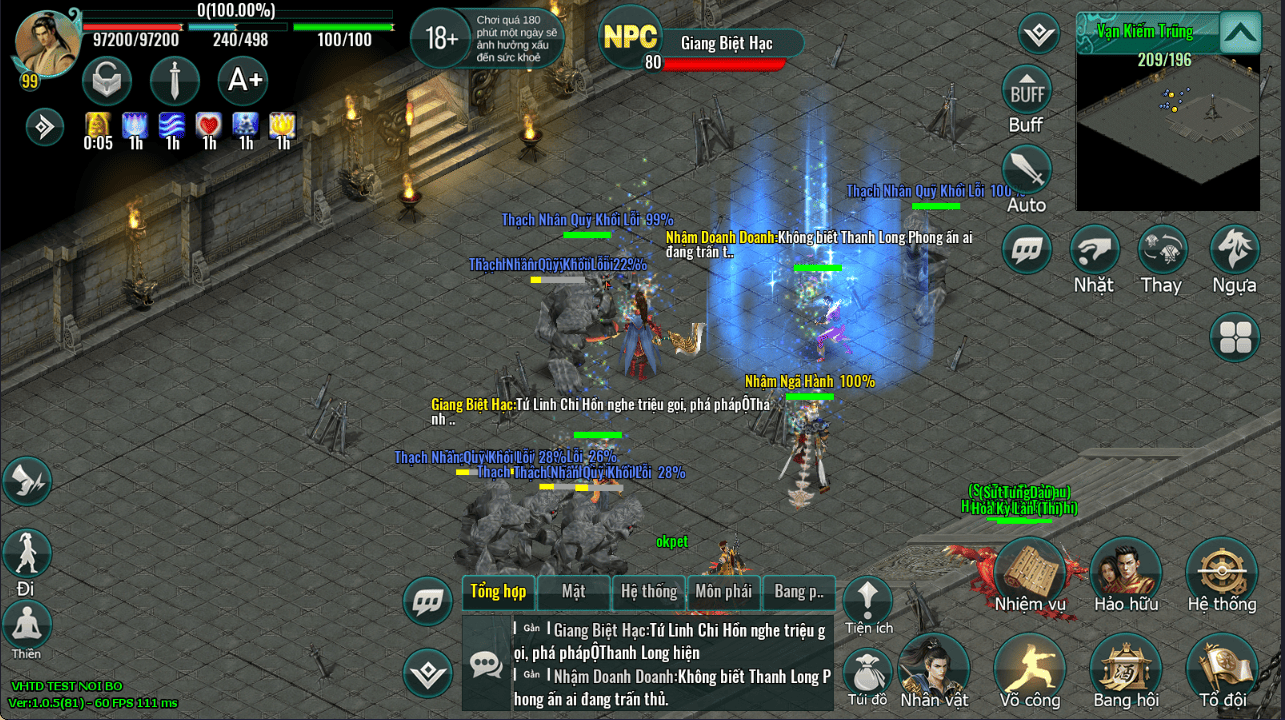Viewport: 1285px width, 720px height.
Task: Open the Tổ đội party menu
Action: click(x=1221, y=667)
